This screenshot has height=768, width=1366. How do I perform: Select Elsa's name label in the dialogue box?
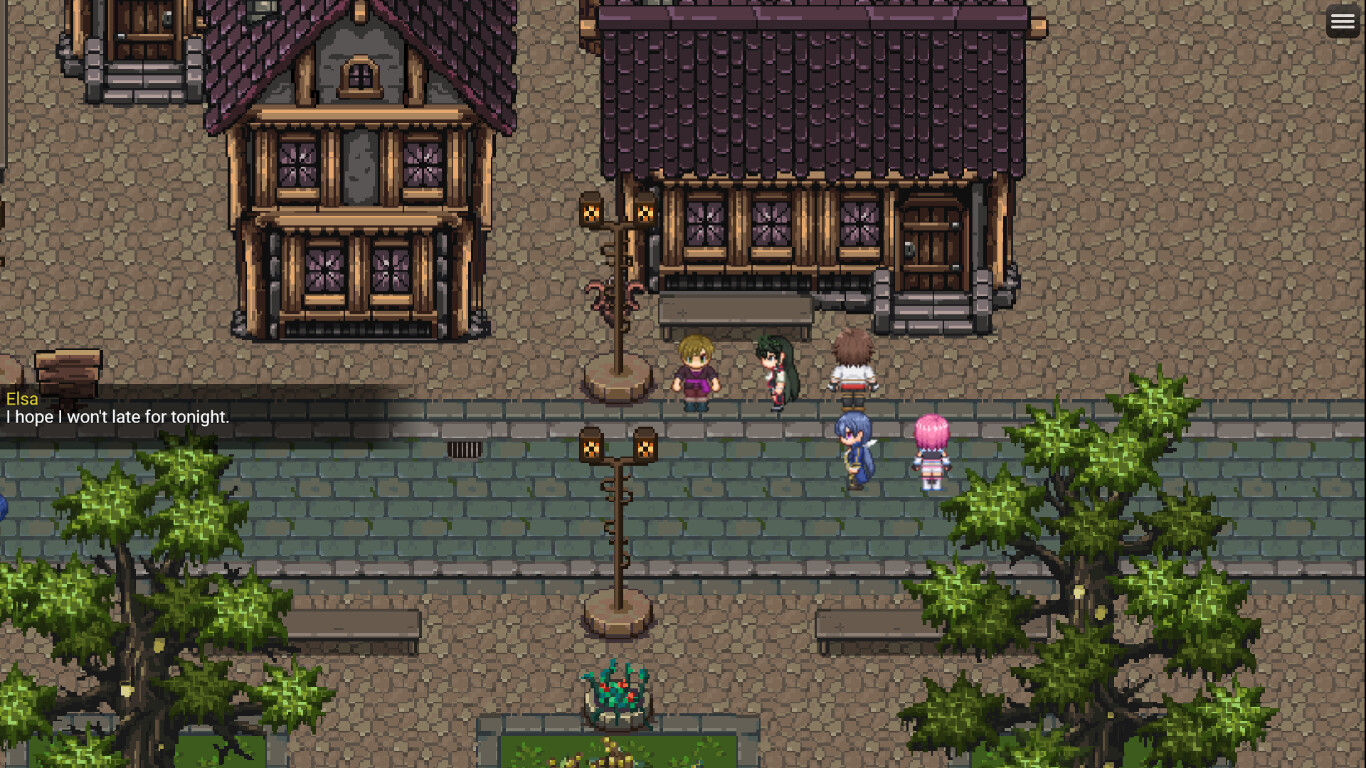point(23,398)
